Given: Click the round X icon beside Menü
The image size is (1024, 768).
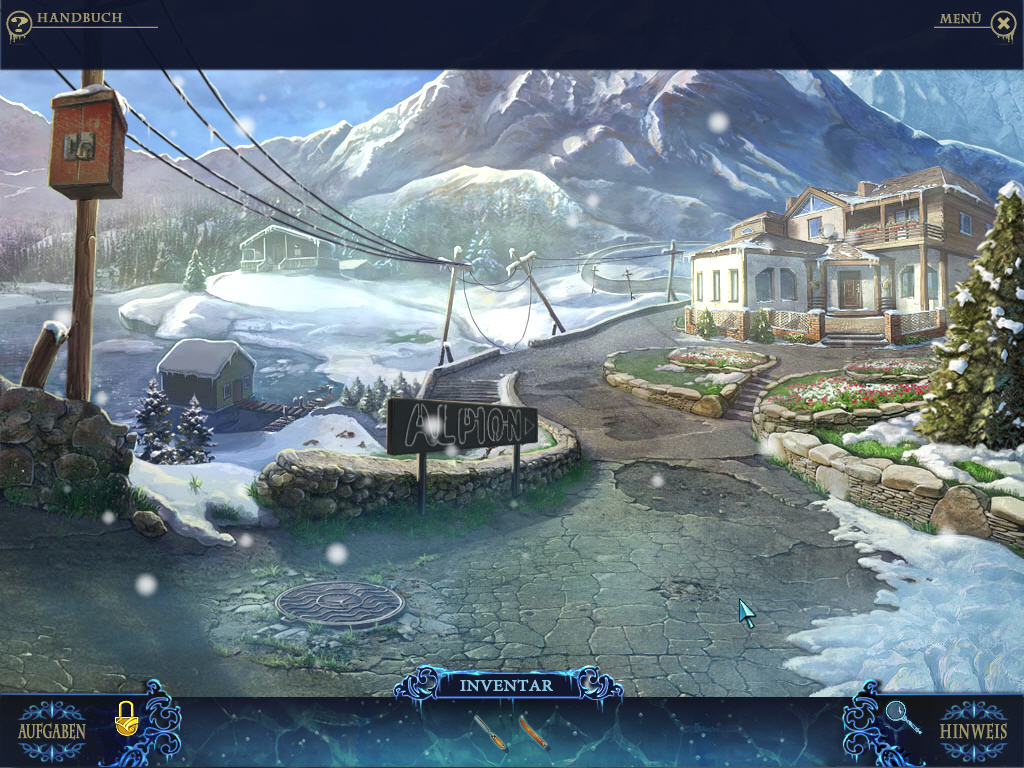Looking at the screenshot, I should (1003, 25).
